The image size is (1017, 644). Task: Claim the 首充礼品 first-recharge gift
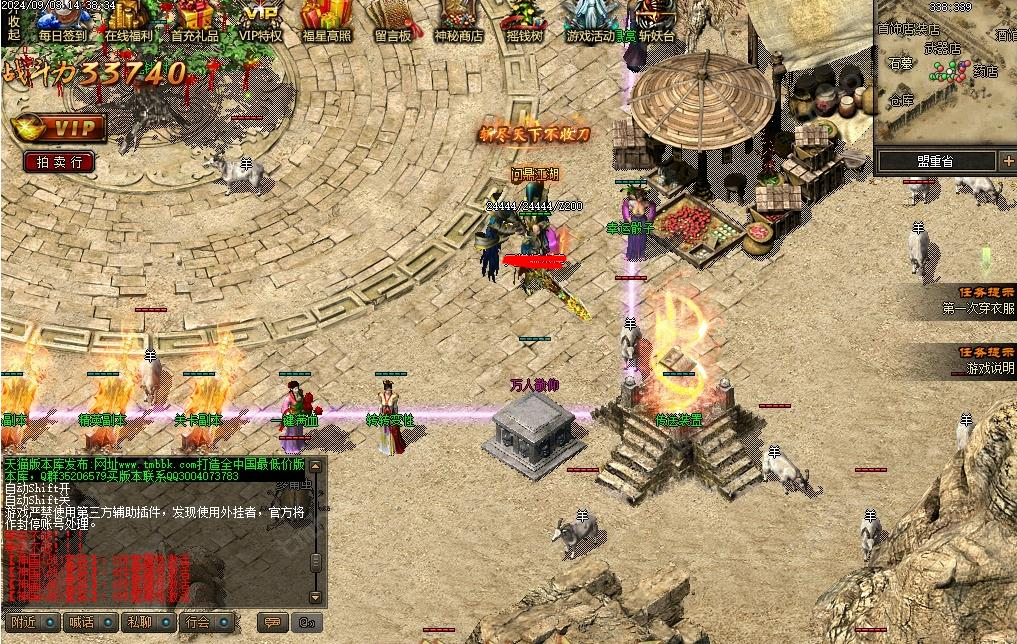[x=195, y=20]
